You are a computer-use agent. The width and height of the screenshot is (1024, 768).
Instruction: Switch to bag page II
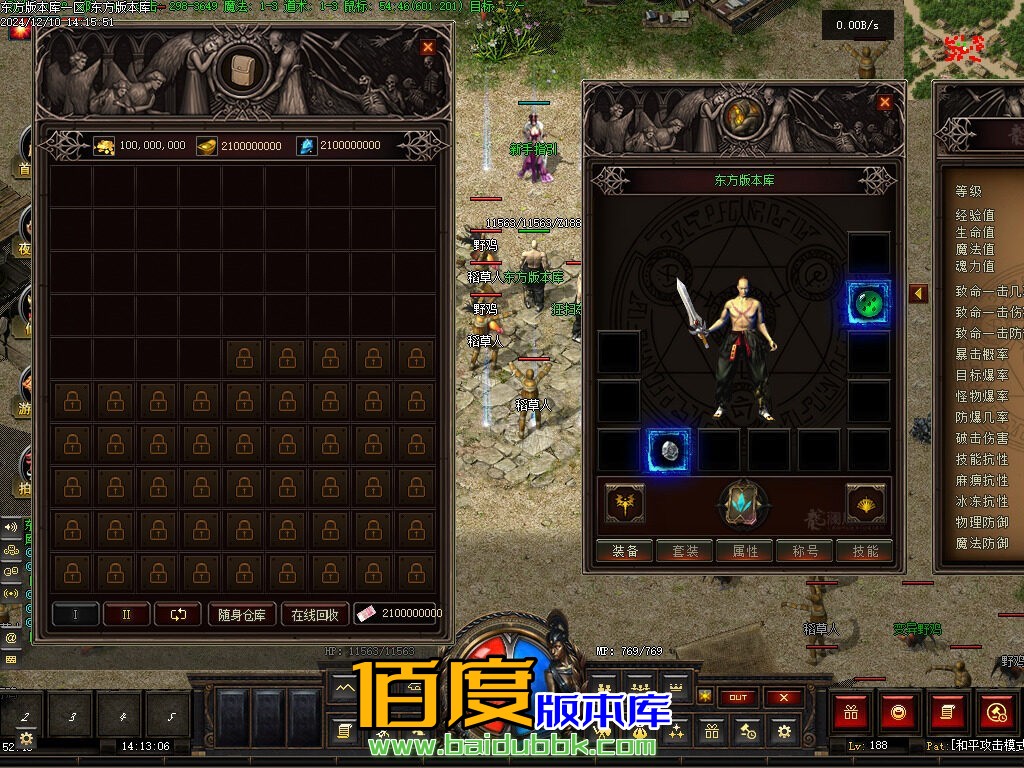pos(126,614)
